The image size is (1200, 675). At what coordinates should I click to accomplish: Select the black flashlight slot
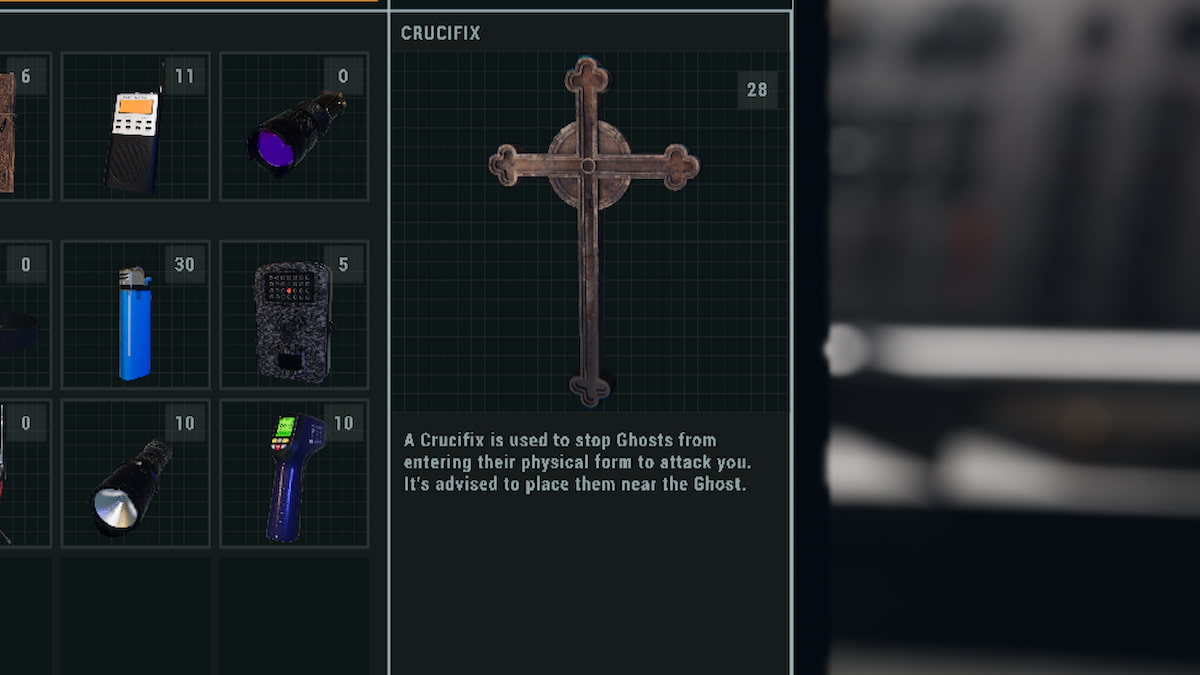(x=135, y=474)
